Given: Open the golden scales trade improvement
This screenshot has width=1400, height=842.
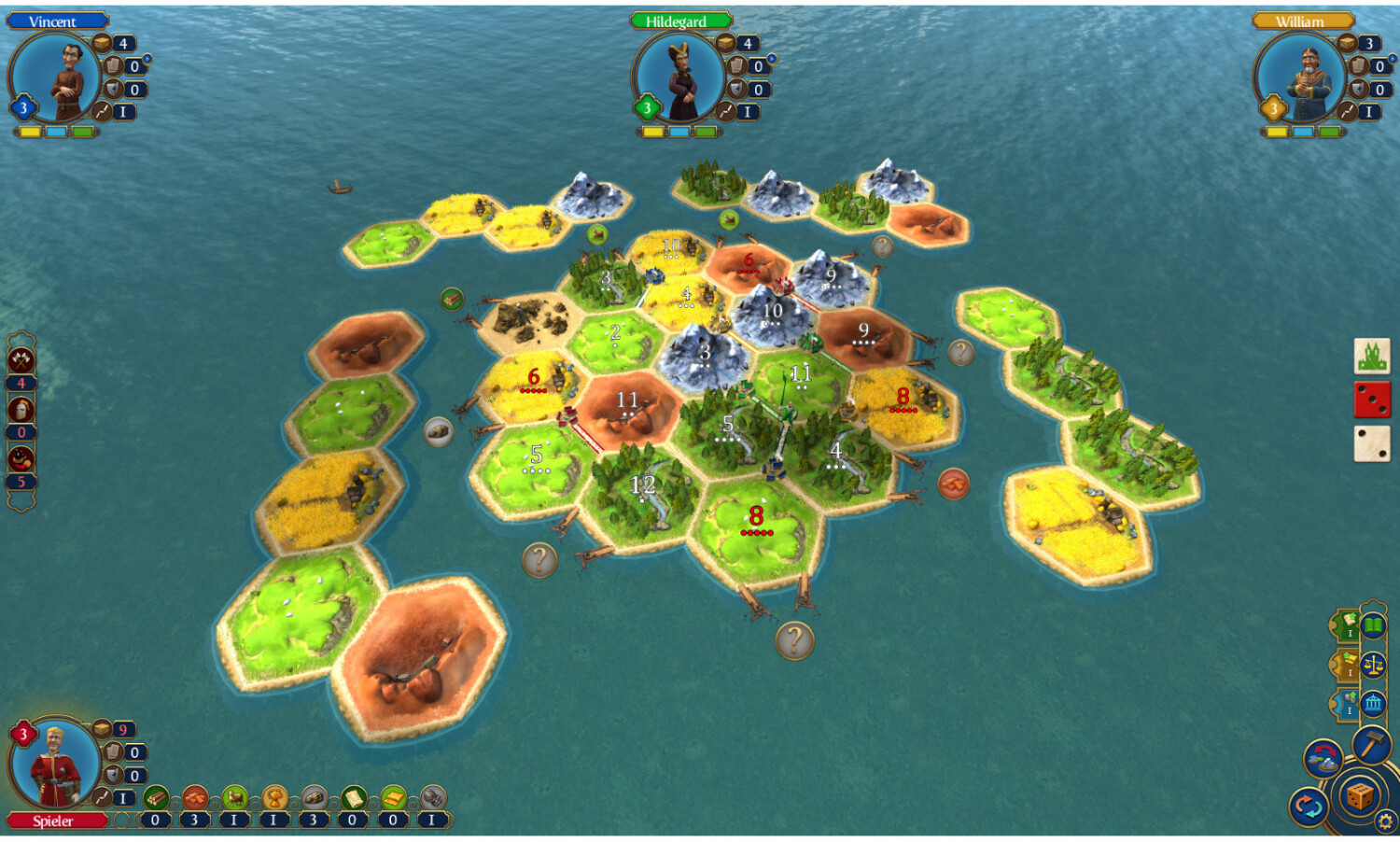Looking at the screenshot, I should tap(1373, 665).
